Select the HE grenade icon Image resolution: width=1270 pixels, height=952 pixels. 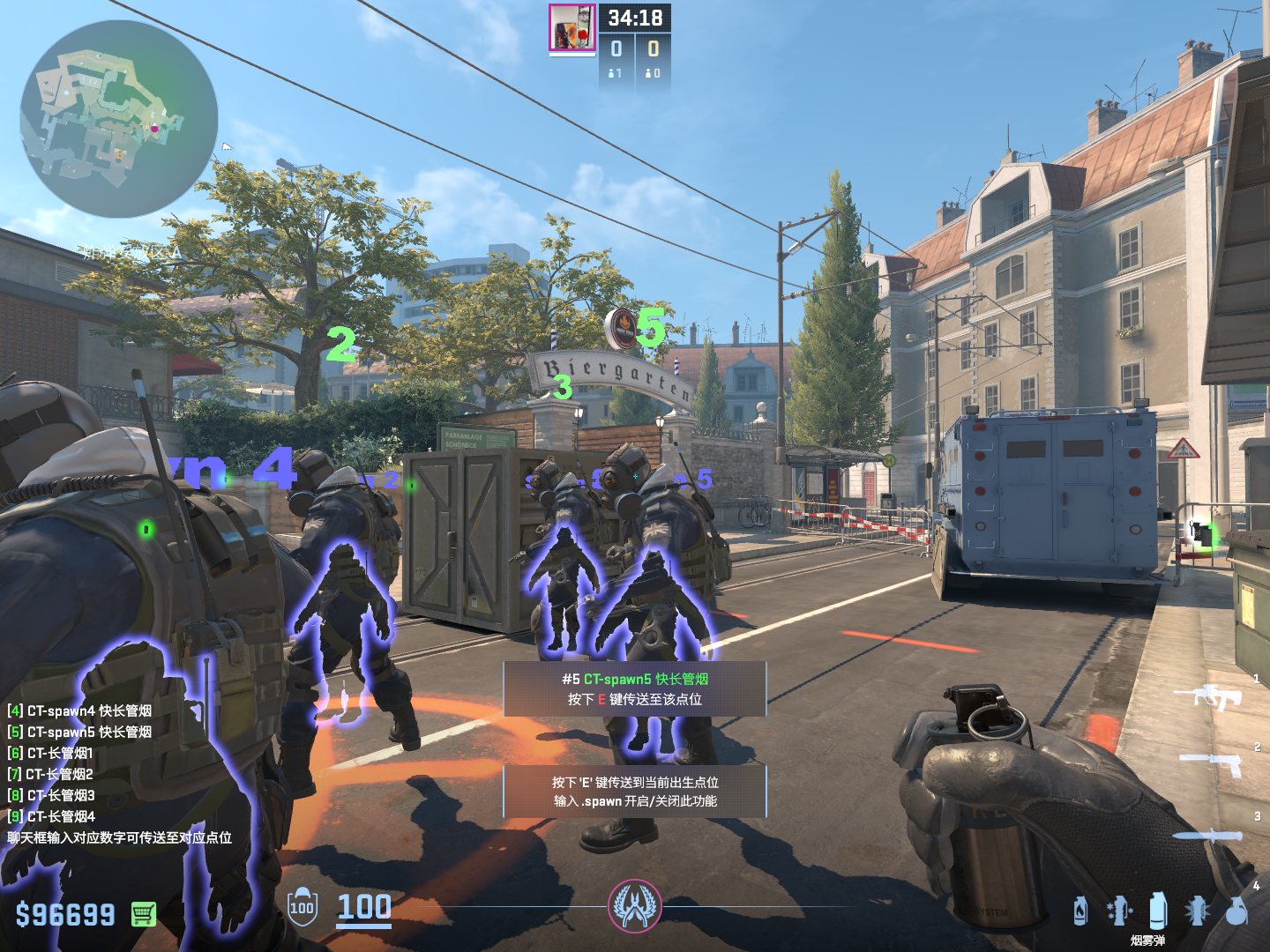click(x=1237, y=911)
